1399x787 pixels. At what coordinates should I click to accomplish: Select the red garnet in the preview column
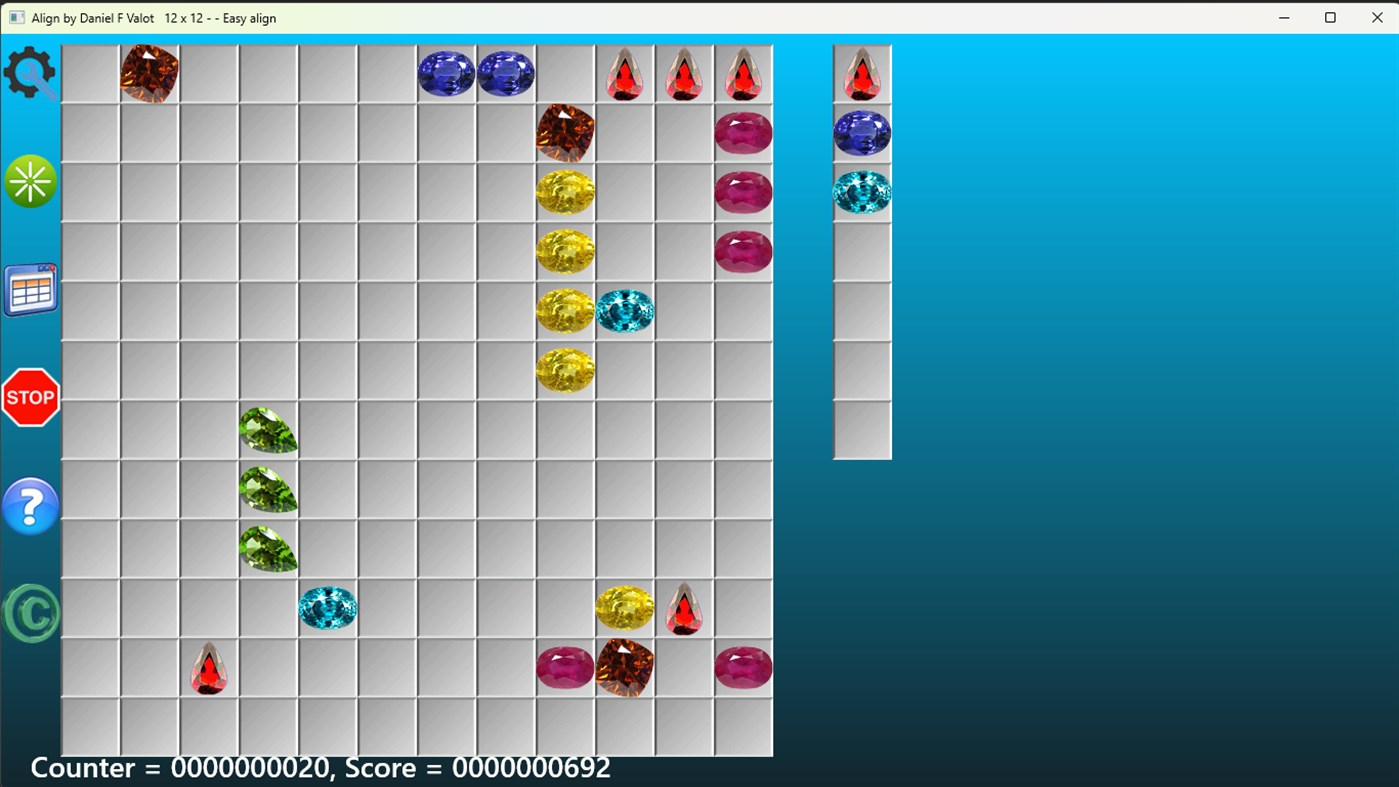coord(861,73)
